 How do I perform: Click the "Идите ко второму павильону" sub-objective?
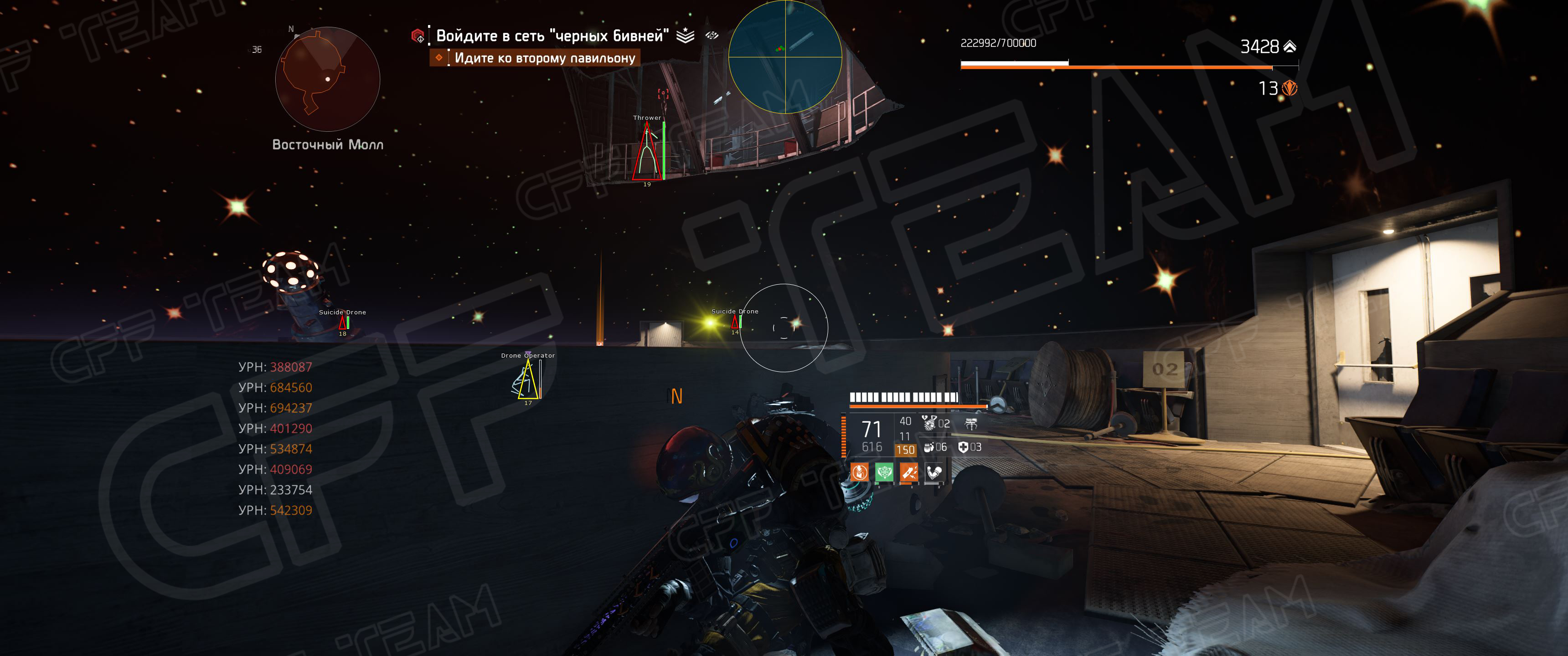tap(544, 58)
